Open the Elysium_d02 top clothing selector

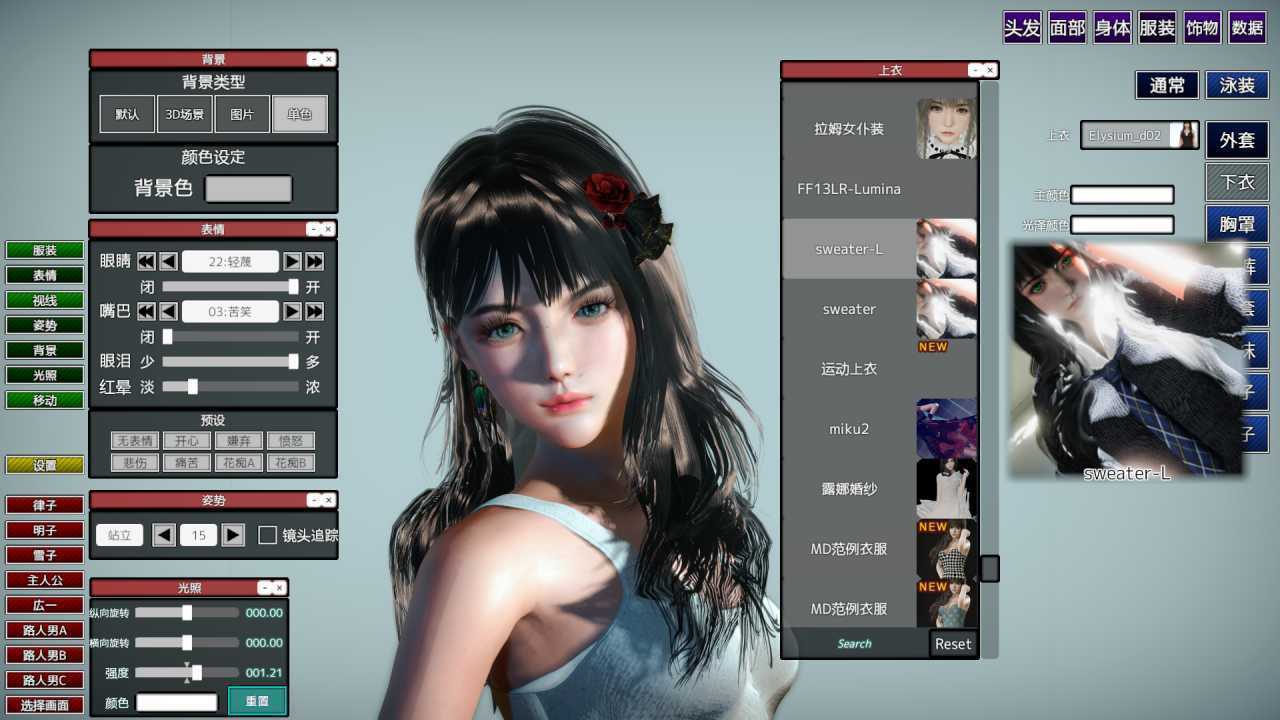coord(1139,135)
